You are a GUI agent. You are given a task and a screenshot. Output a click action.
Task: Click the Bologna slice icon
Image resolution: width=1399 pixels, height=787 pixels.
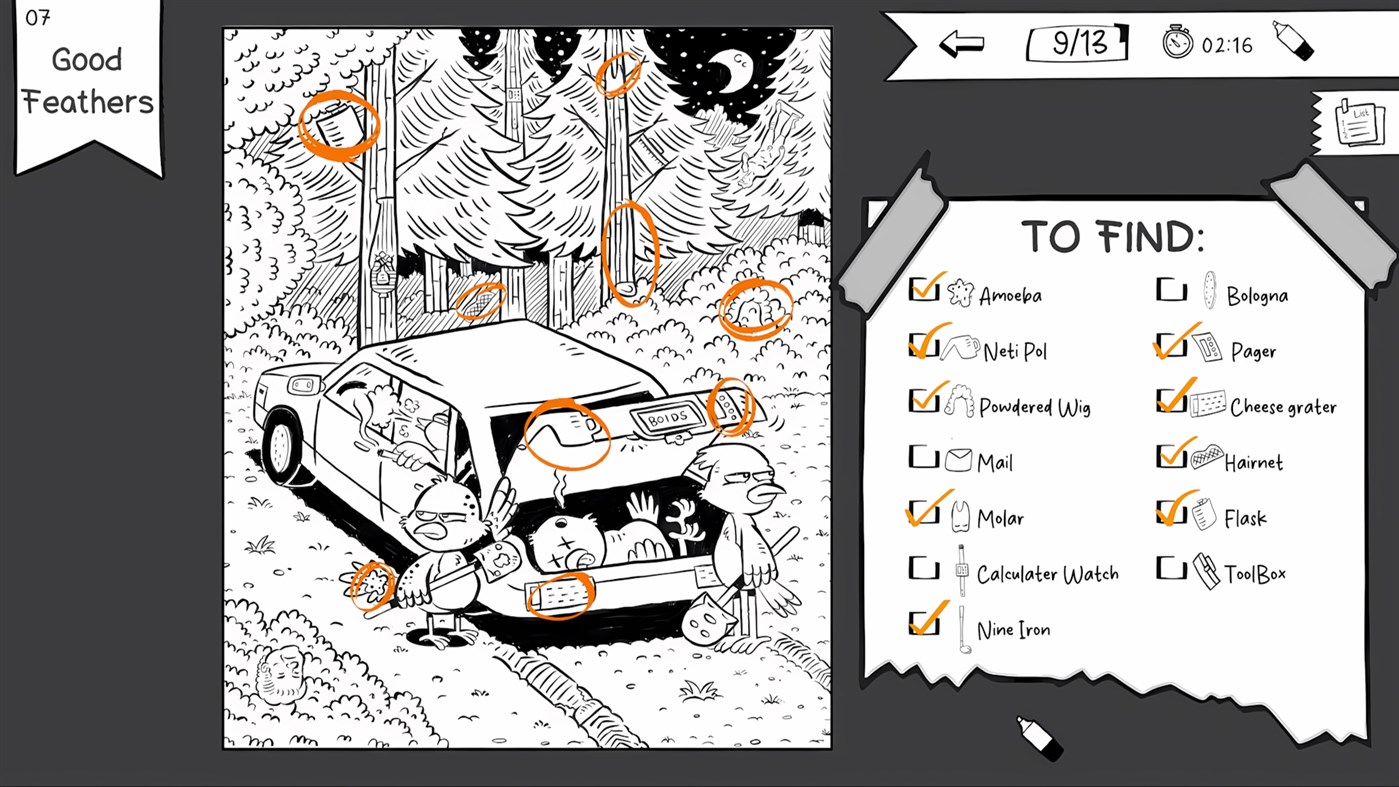(x=1209, y=293)
